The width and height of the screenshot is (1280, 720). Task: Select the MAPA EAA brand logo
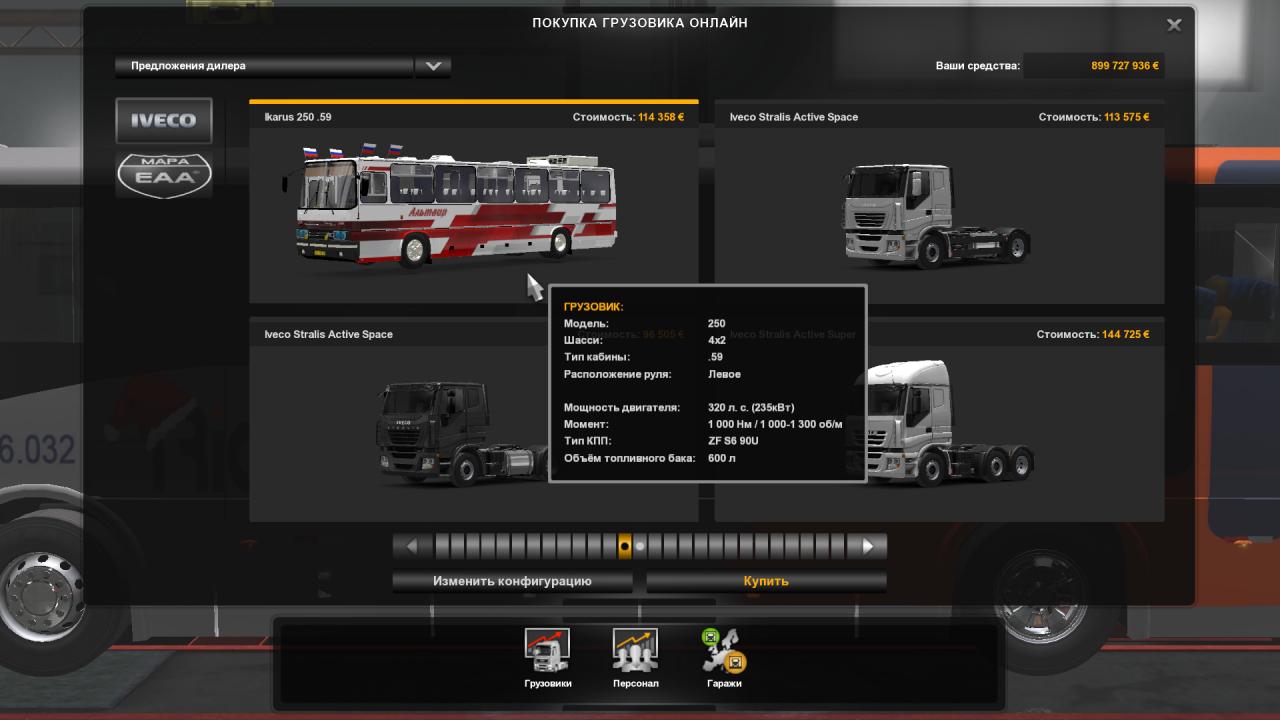[x=164, y=174]
